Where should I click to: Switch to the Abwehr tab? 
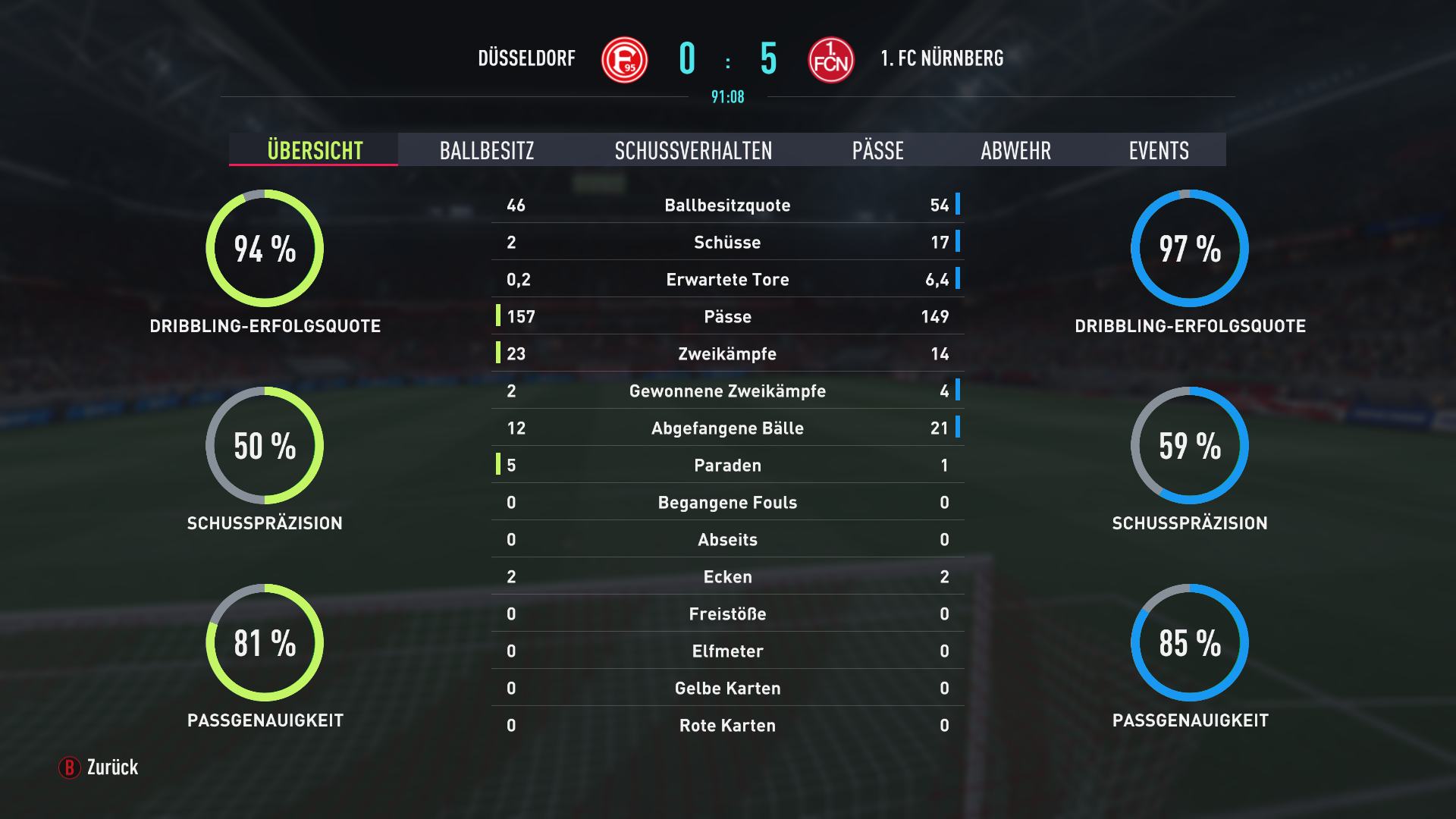pyautogui.click(x=1015, y=150)
